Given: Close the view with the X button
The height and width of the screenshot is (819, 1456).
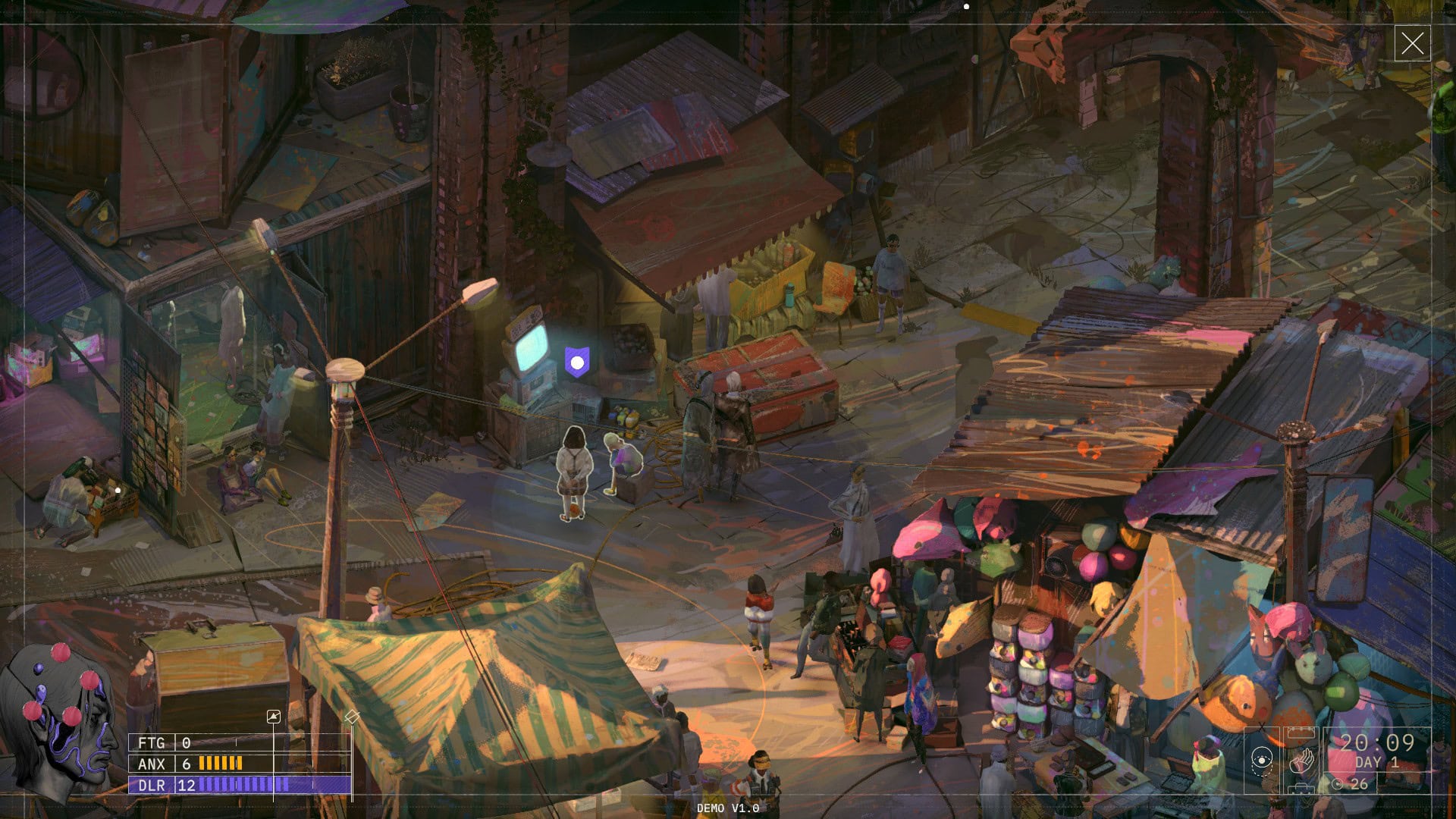Looking at the screenshot, I should [x=1412, y=43].
